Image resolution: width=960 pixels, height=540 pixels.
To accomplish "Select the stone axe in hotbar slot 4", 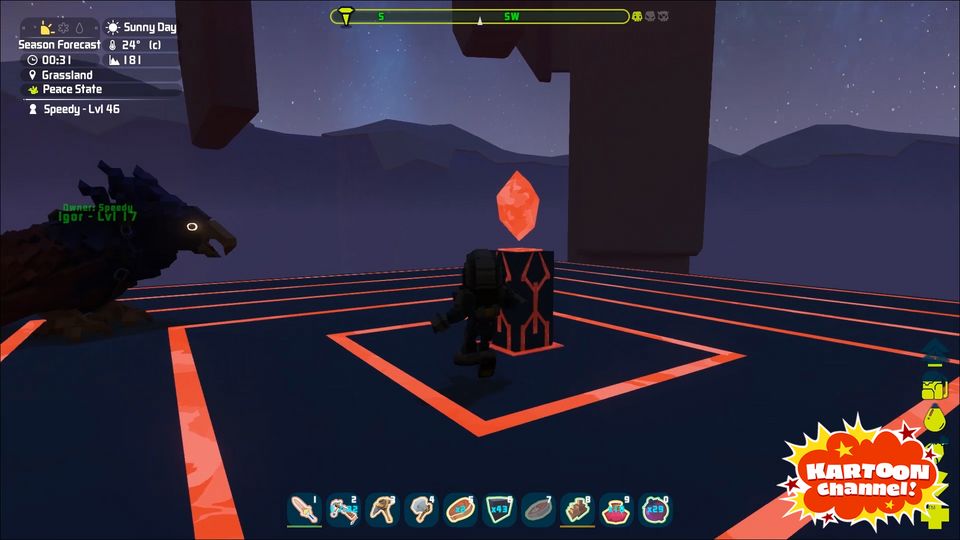I will [x=421, y=509].
